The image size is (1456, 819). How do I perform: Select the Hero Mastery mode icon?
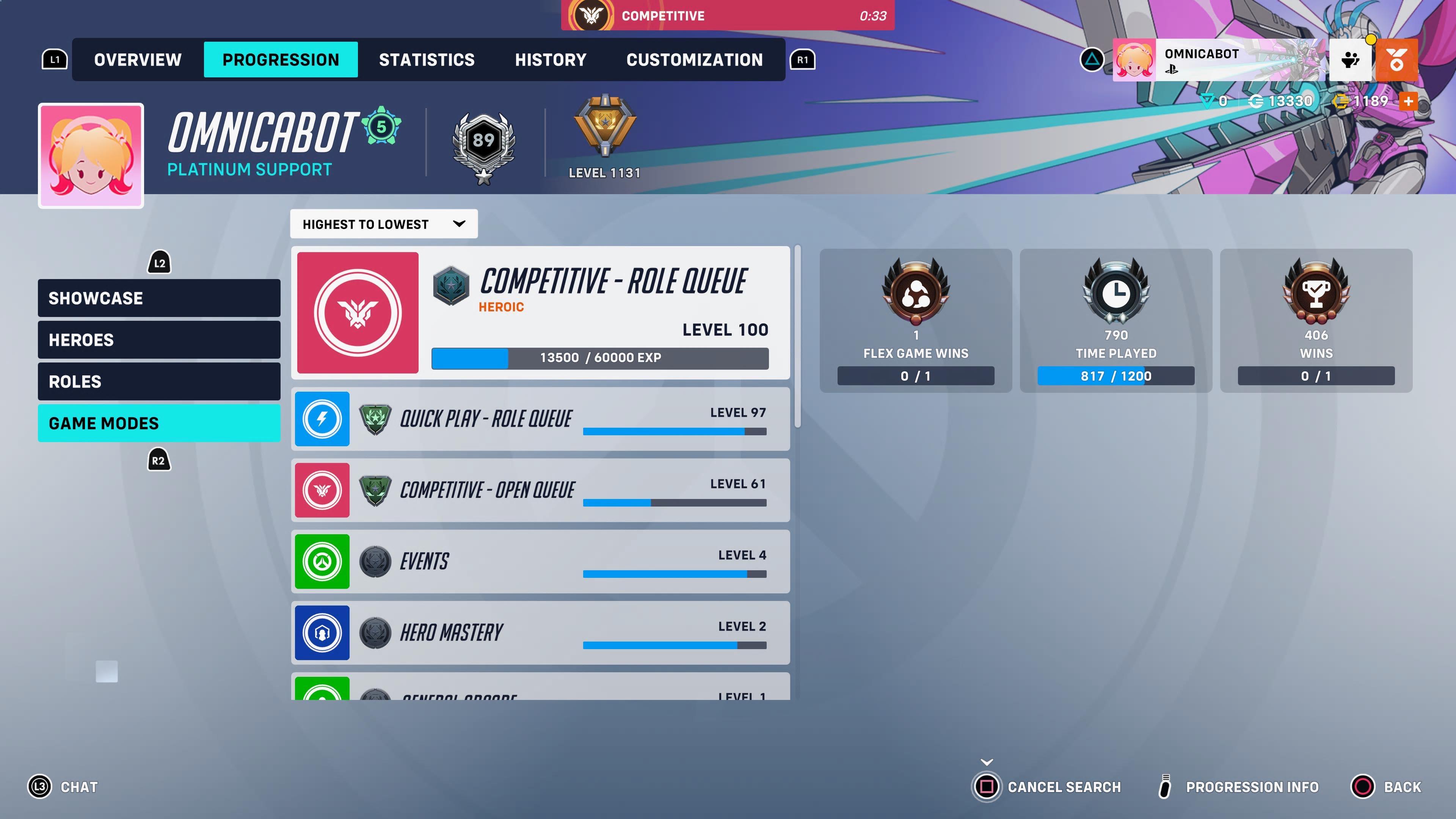(322, 632)
